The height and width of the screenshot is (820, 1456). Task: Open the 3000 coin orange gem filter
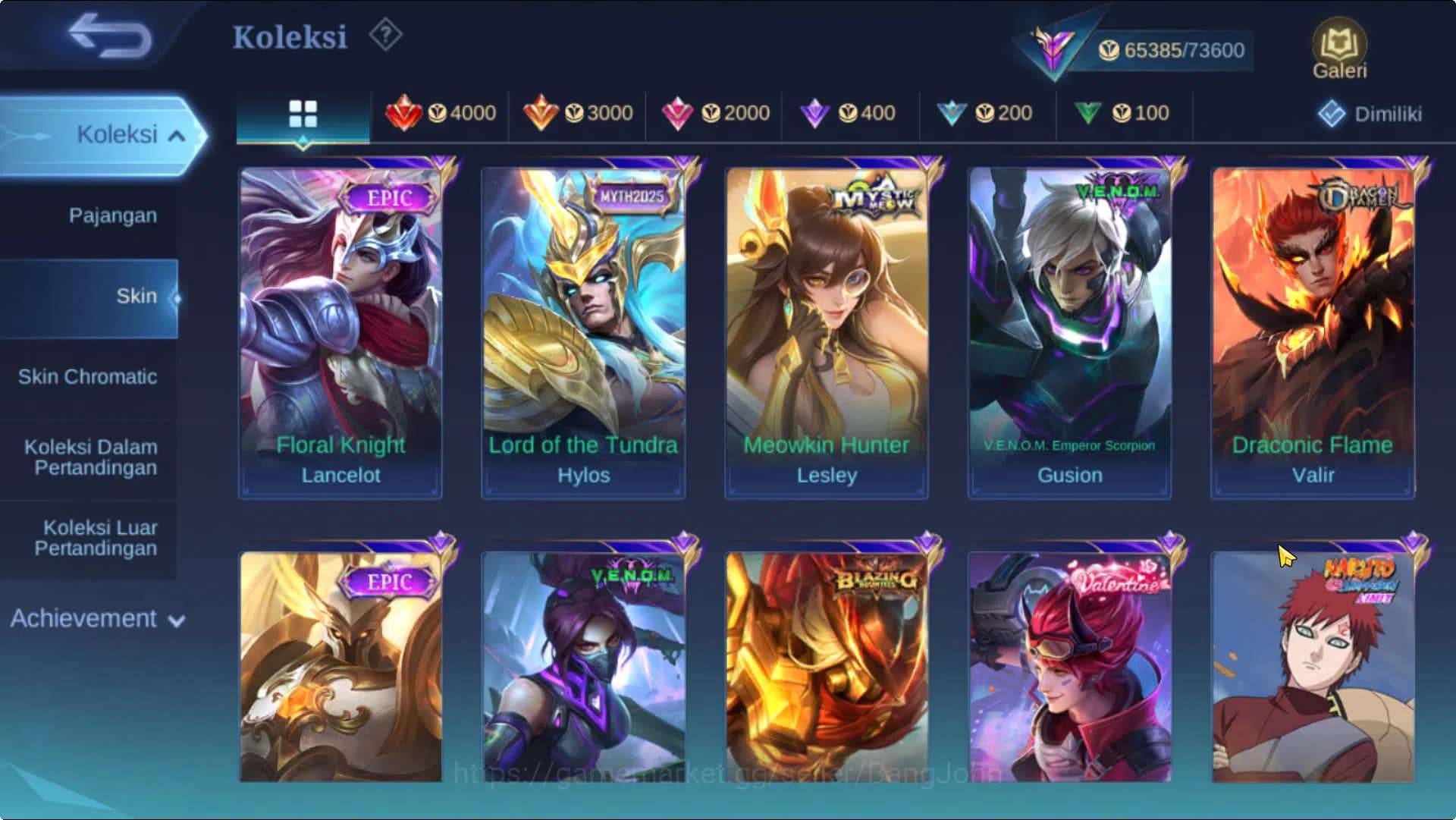(x=578, y=113)
